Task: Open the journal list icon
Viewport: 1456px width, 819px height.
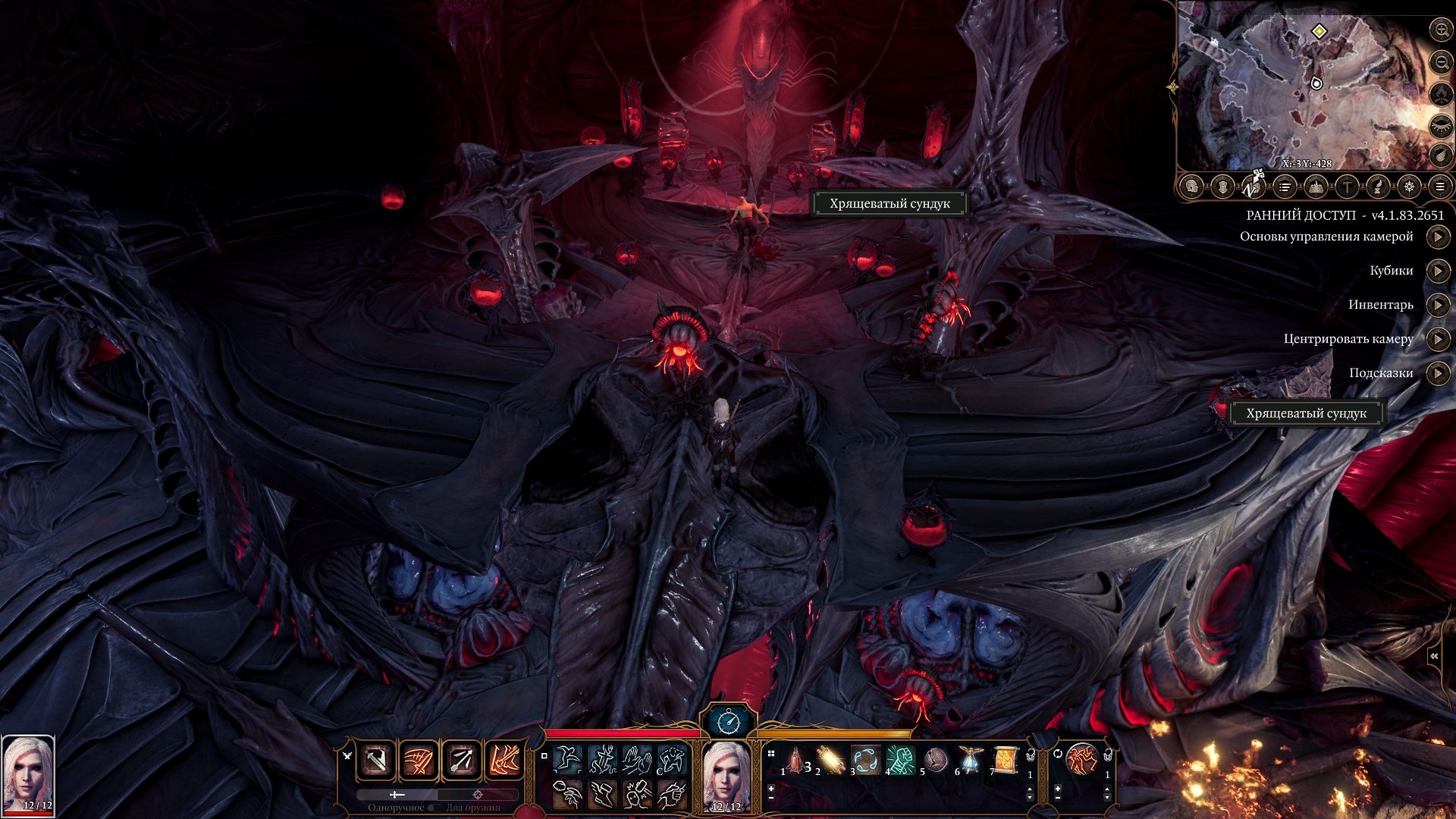Action: coord(1285,187)
